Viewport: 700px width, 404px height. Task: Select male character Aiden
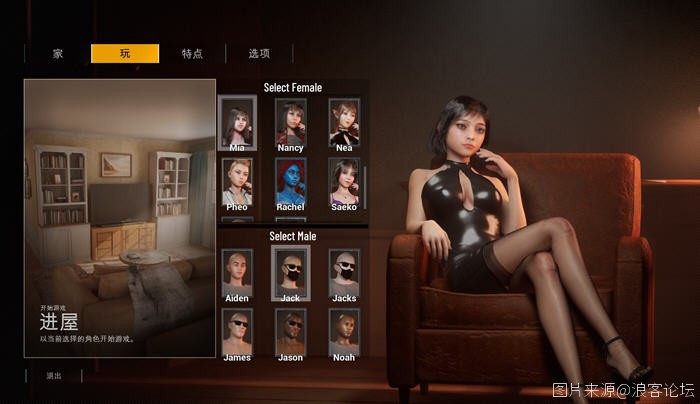pyautogui.click(x=237, y=272)
